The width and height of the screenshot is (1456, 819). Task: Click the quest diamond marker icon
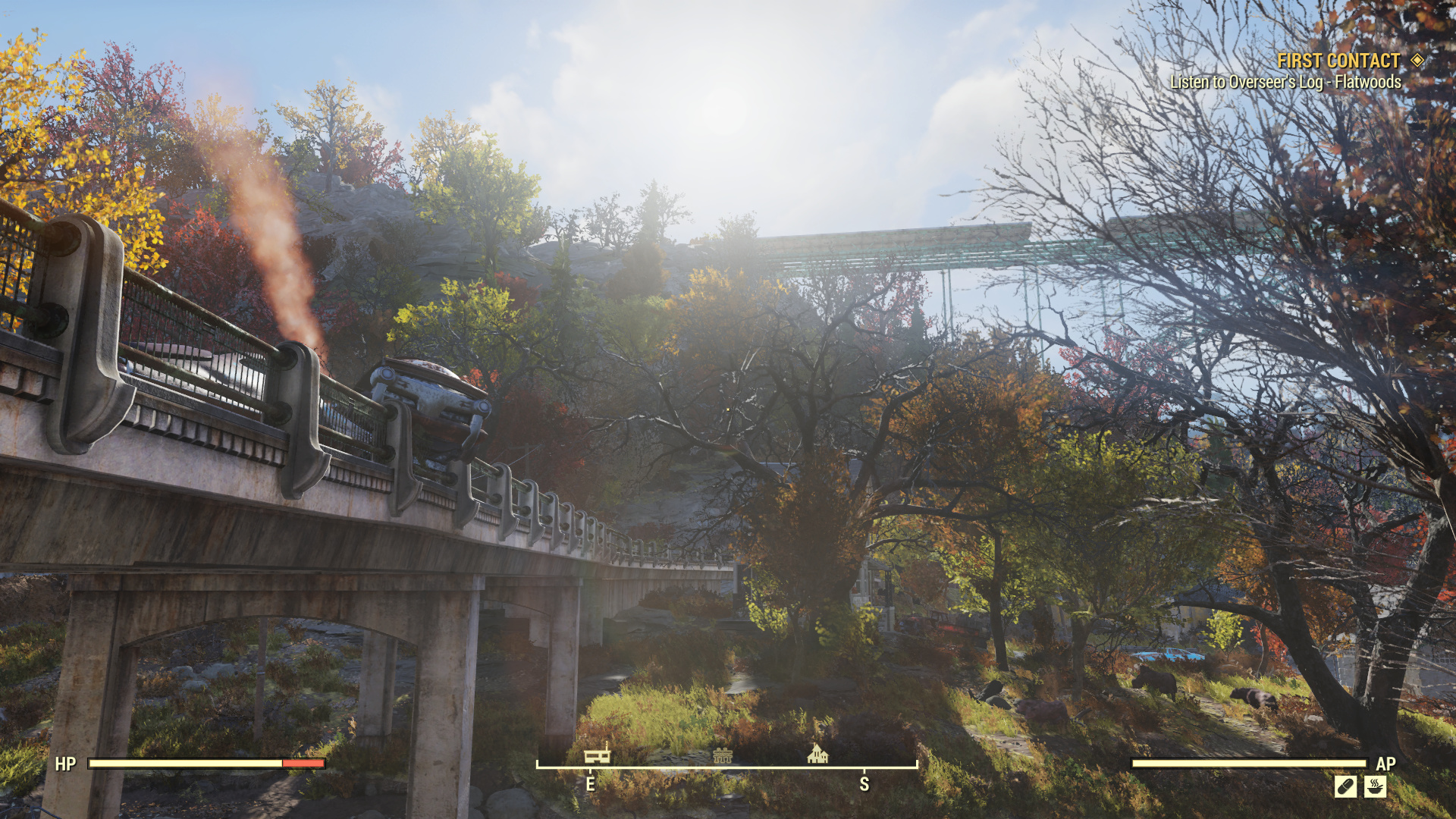1417,60
